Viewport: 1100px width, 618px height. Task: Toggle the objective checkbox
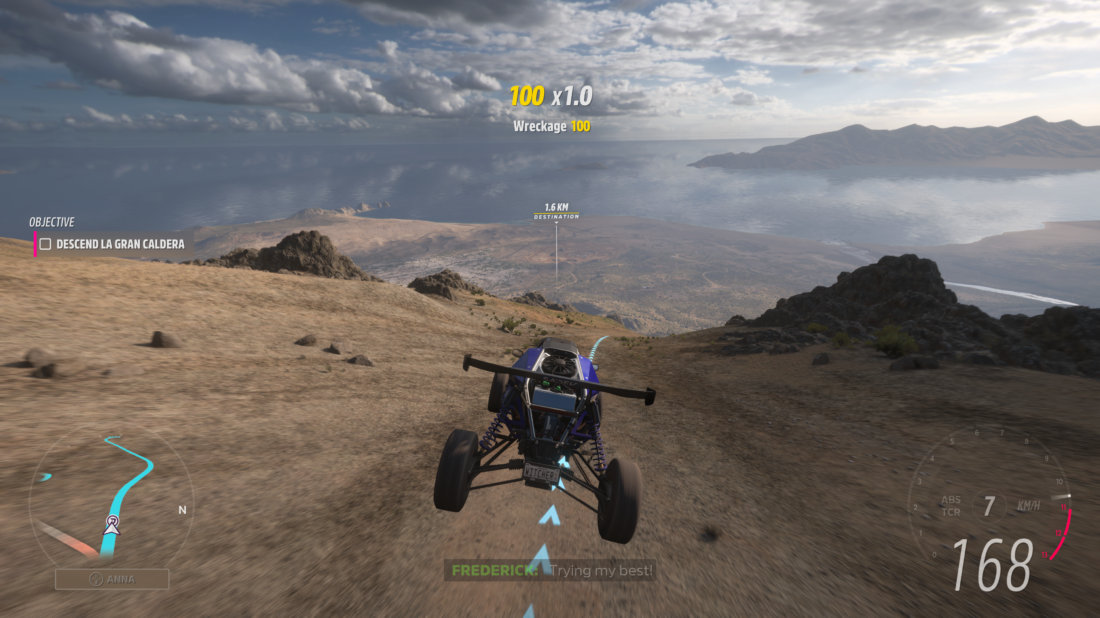[x=45, y=244]
